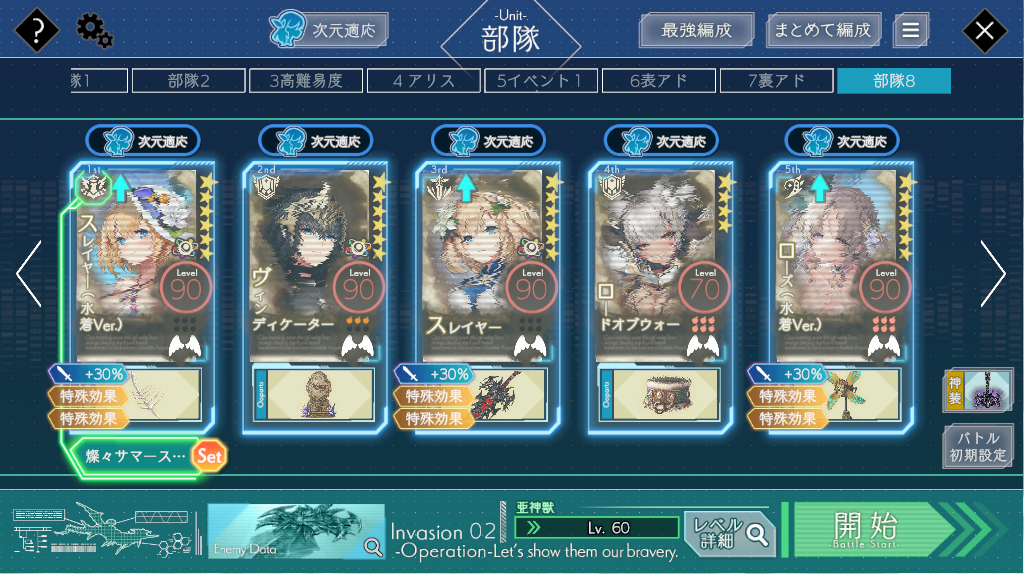Select the 2nd slot ヴィンディケーター card
1024x574 pixels.
point(314,265)
